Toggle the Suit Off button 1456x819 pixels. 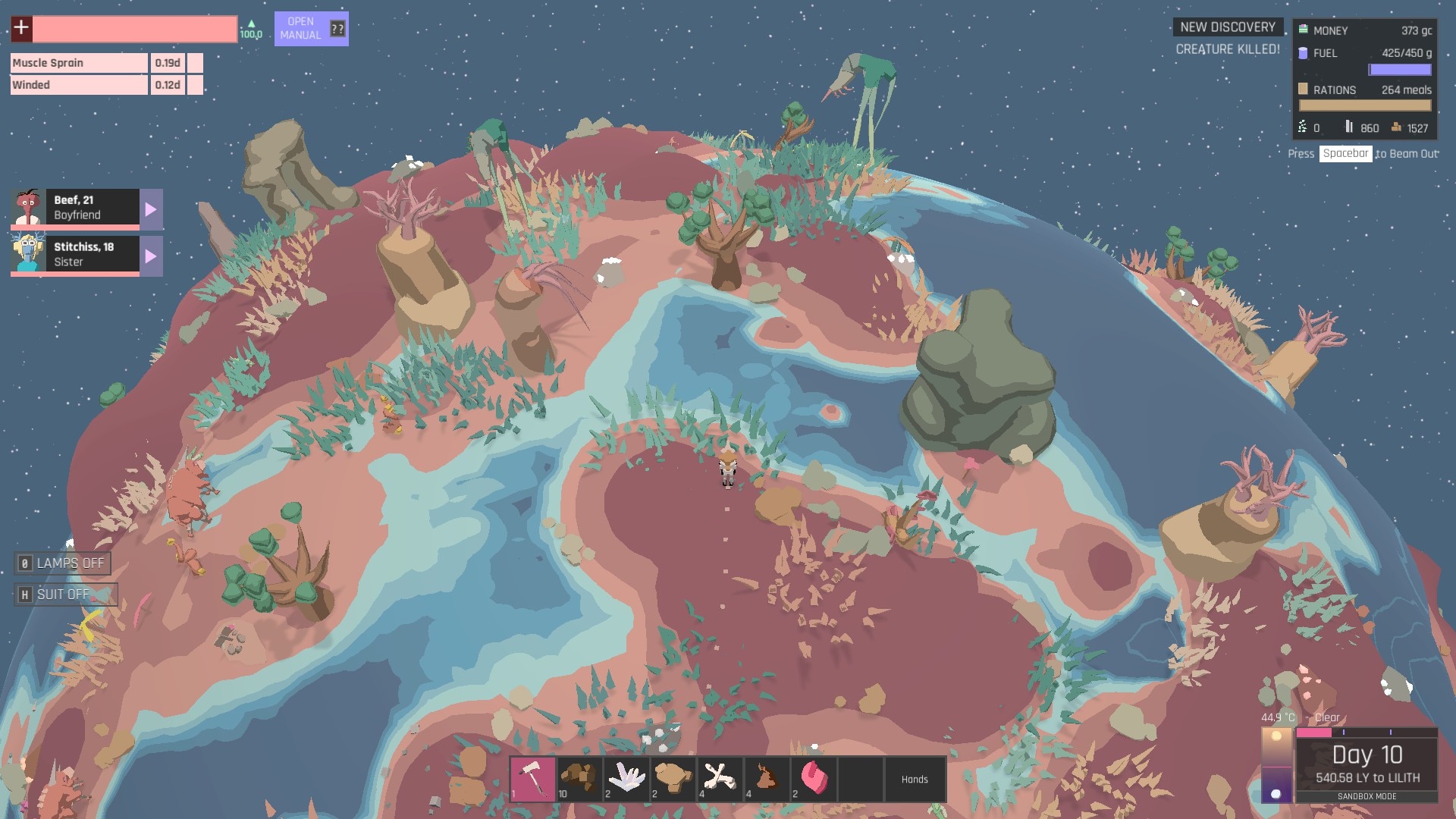click(x=65, y=595)
